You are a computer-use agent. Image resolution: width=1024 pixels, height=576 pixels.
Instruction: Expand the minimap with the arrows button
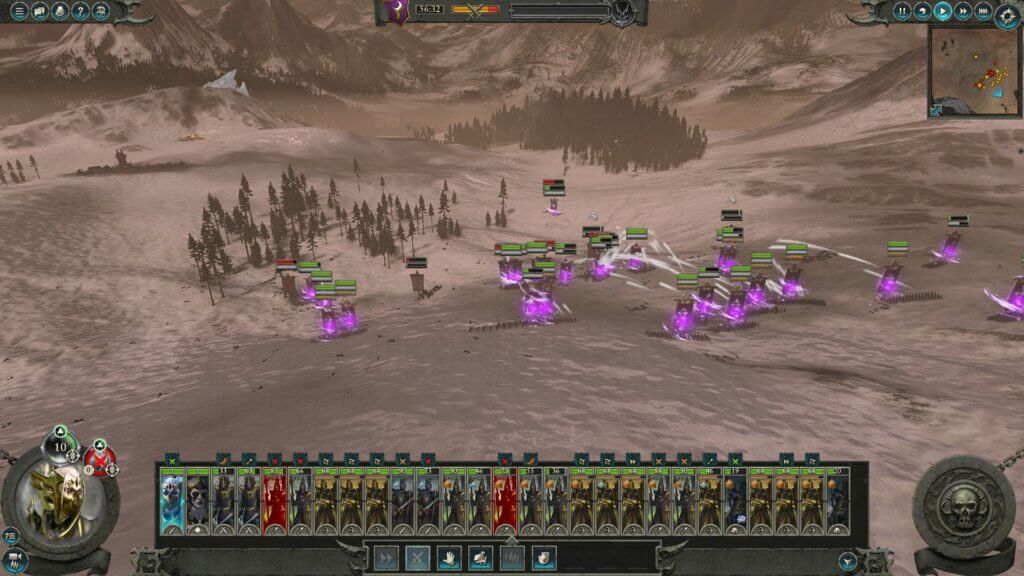point(936,110)
